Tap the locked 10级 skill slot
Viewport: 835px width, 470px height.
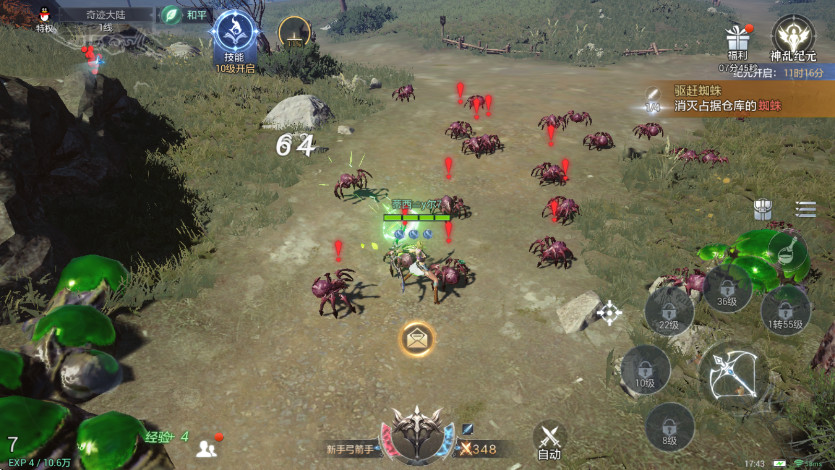click(645, 370)
